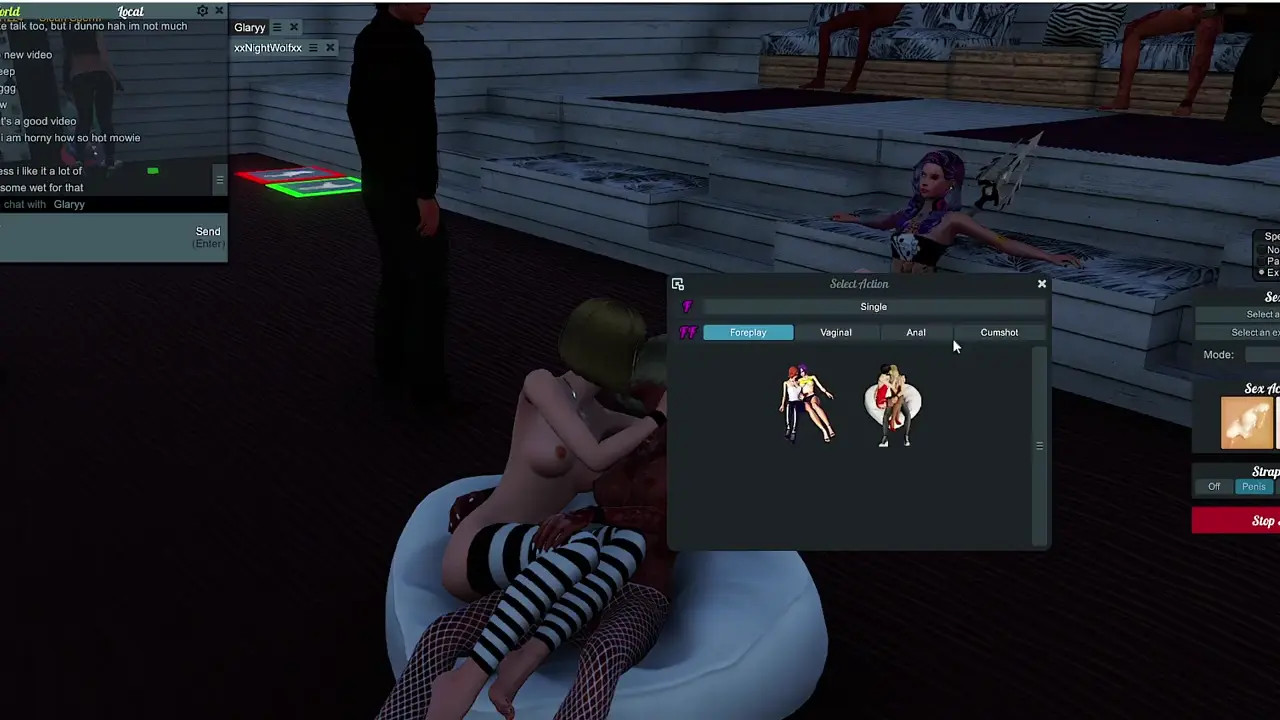
Task: Pick the standing pair pose thumbnail
Action: tap(807, 403)
